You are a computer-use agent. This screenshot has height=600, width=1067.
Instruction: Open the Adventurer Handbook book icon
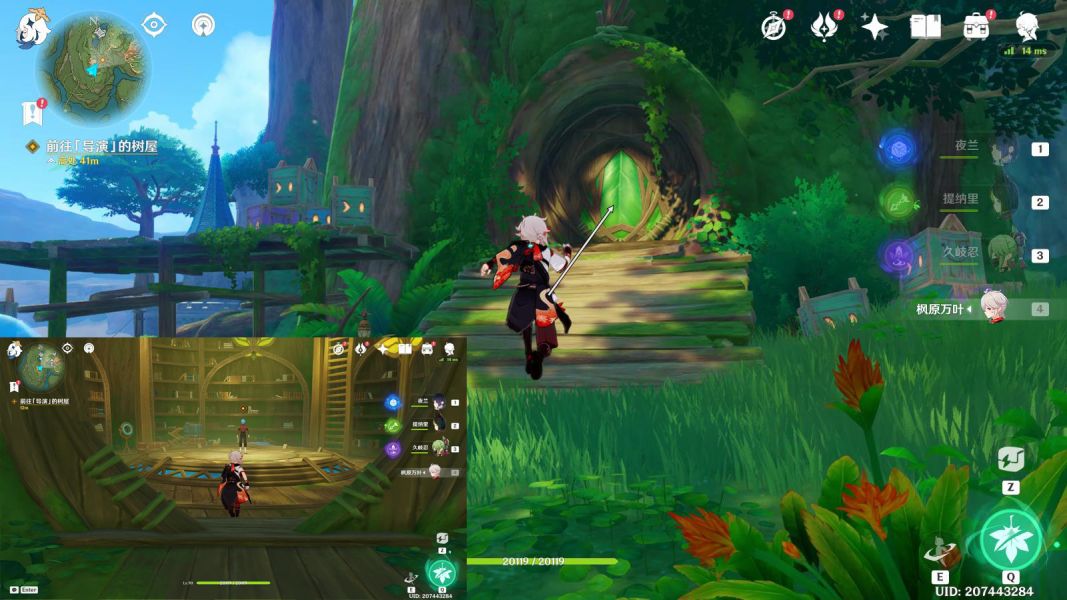click(925, 27)
